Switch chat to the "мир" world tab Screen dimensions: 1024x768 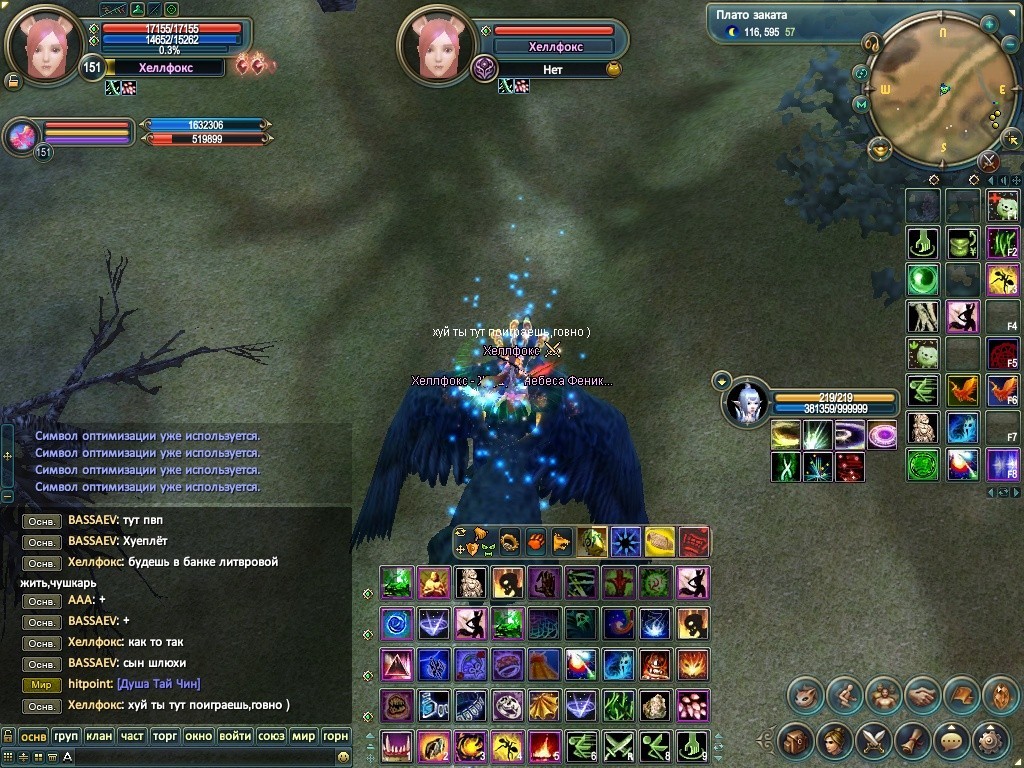click(x=303, y=736)
